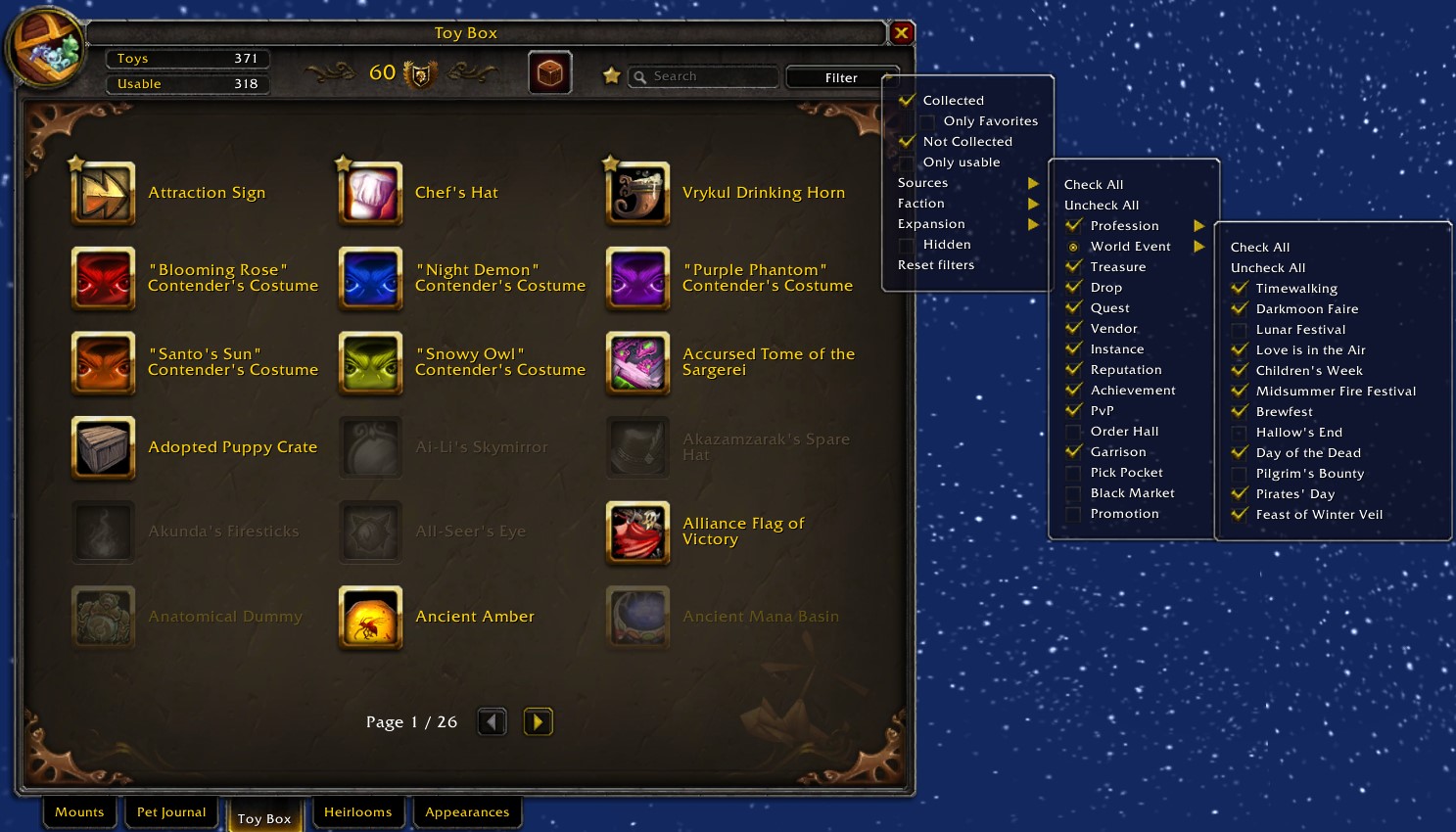Click Reset filters in the menu
This screenshot has width=1456, height=832.
point(936,265)
